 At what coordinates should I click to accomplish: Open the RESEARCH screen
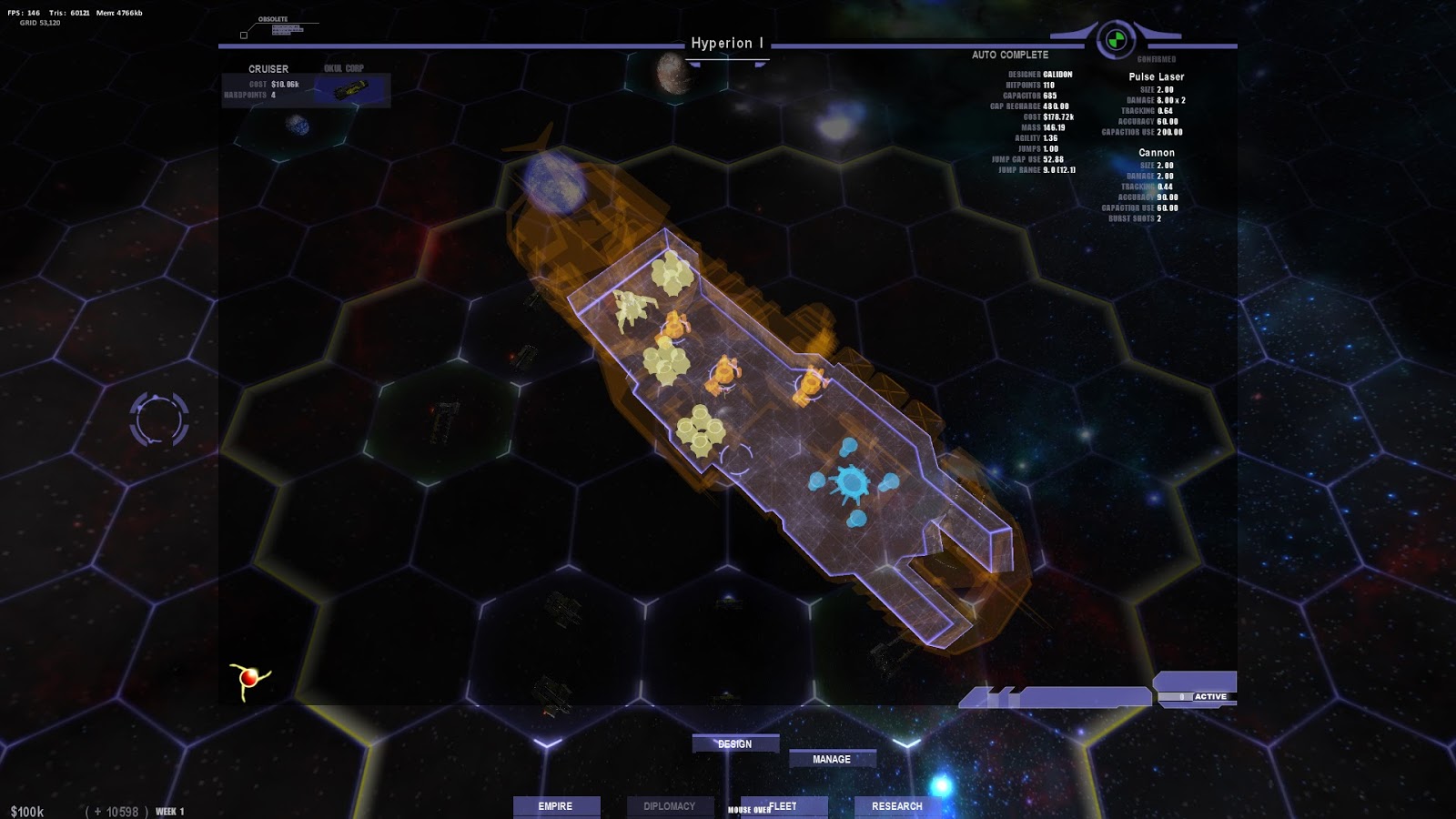(x=896, y=805)
